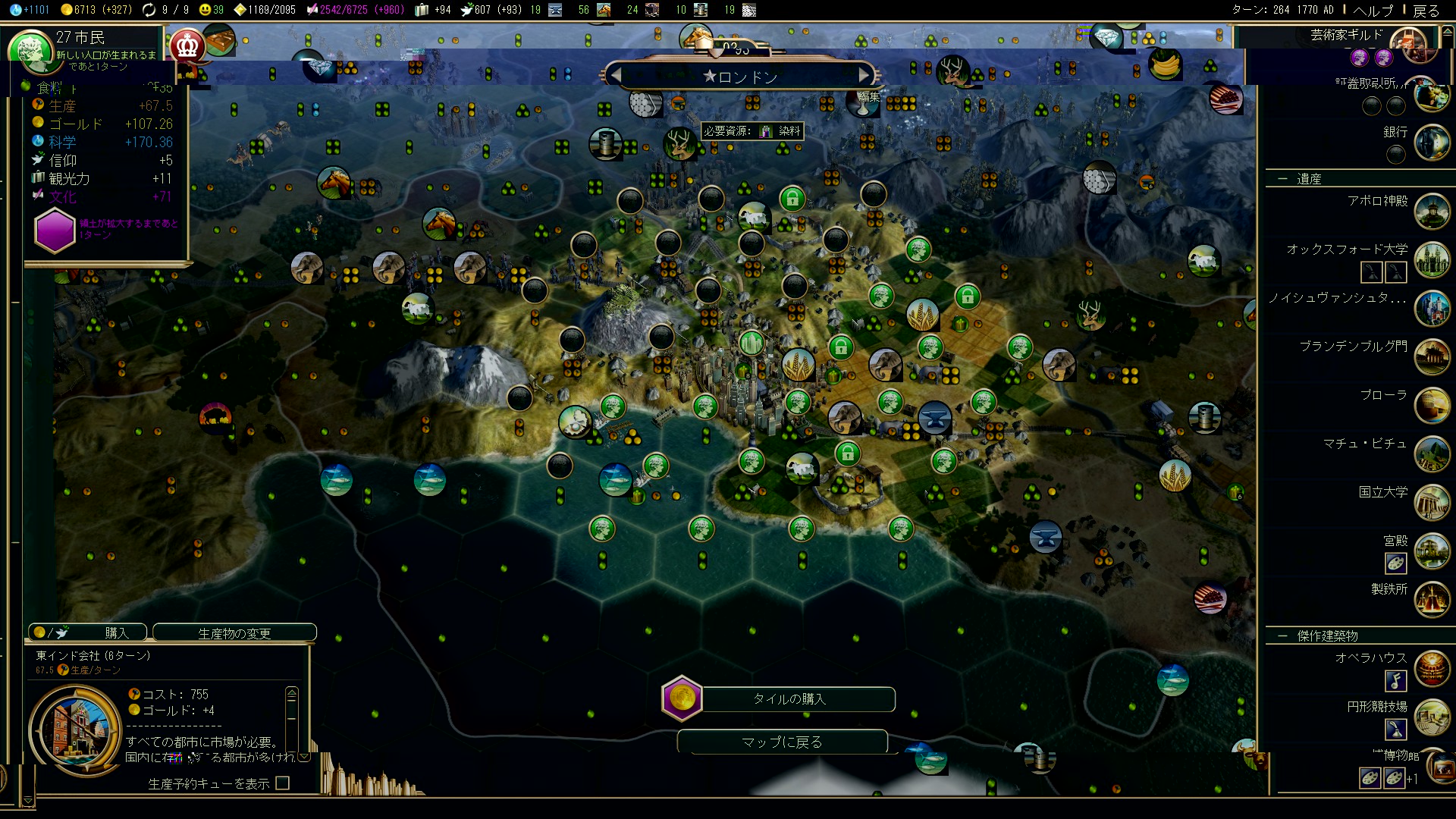Return to map with マップに戻る
This screenshot has width=1456, height=819.
point(782,742)
